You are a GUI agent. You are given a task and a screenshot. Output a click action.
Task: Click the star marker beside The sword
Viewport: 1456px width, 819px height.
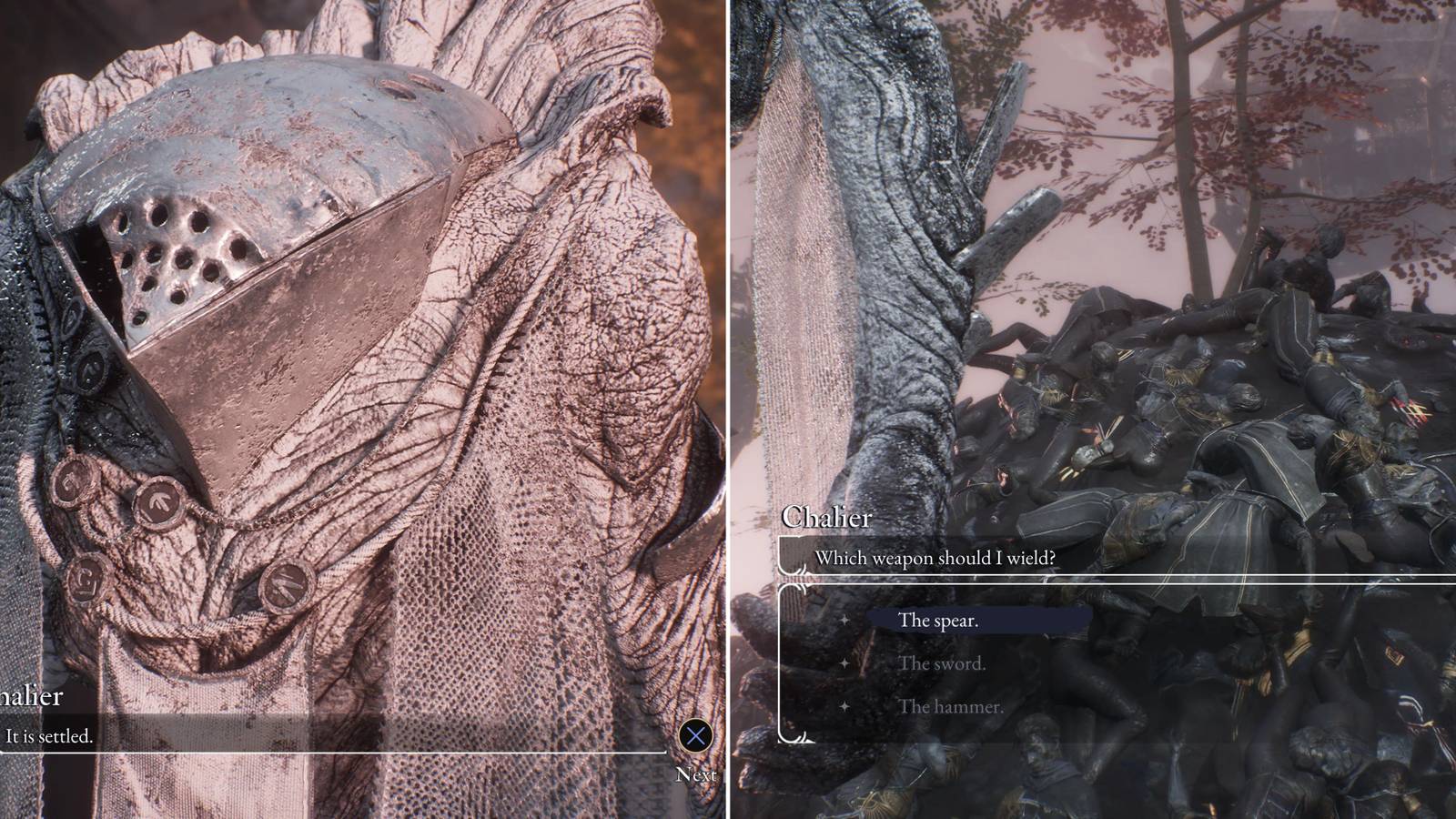click(844, 663)
